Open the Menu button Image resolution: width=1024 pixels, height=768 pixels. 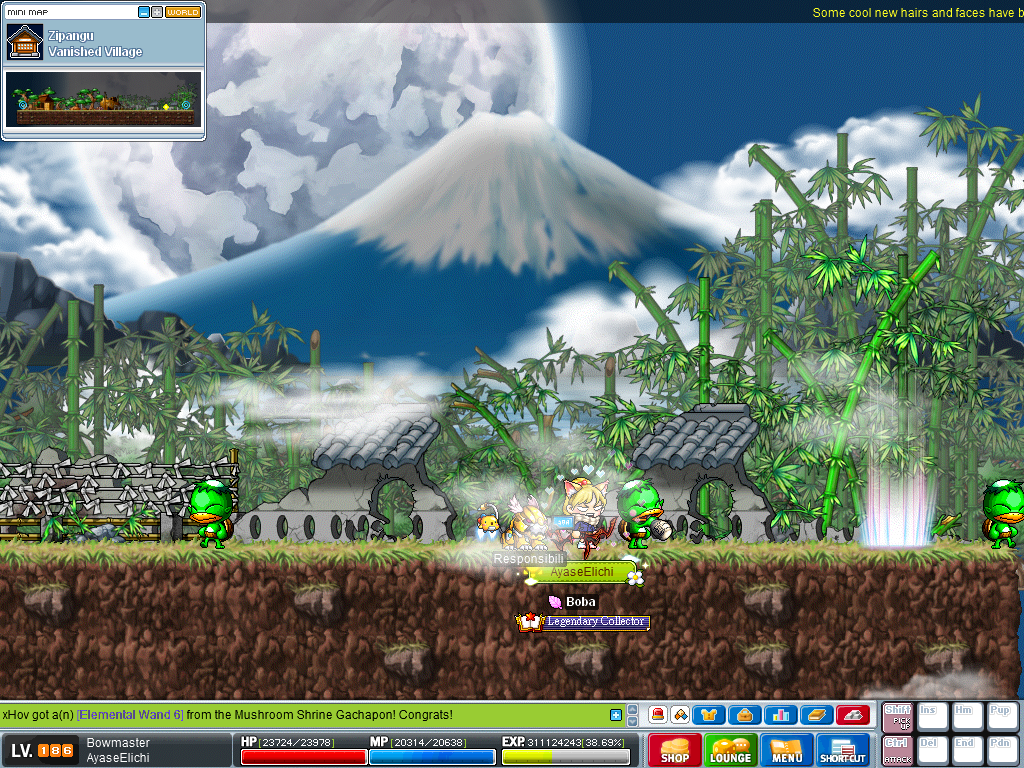pyautogui.click(x=787, y=751)
